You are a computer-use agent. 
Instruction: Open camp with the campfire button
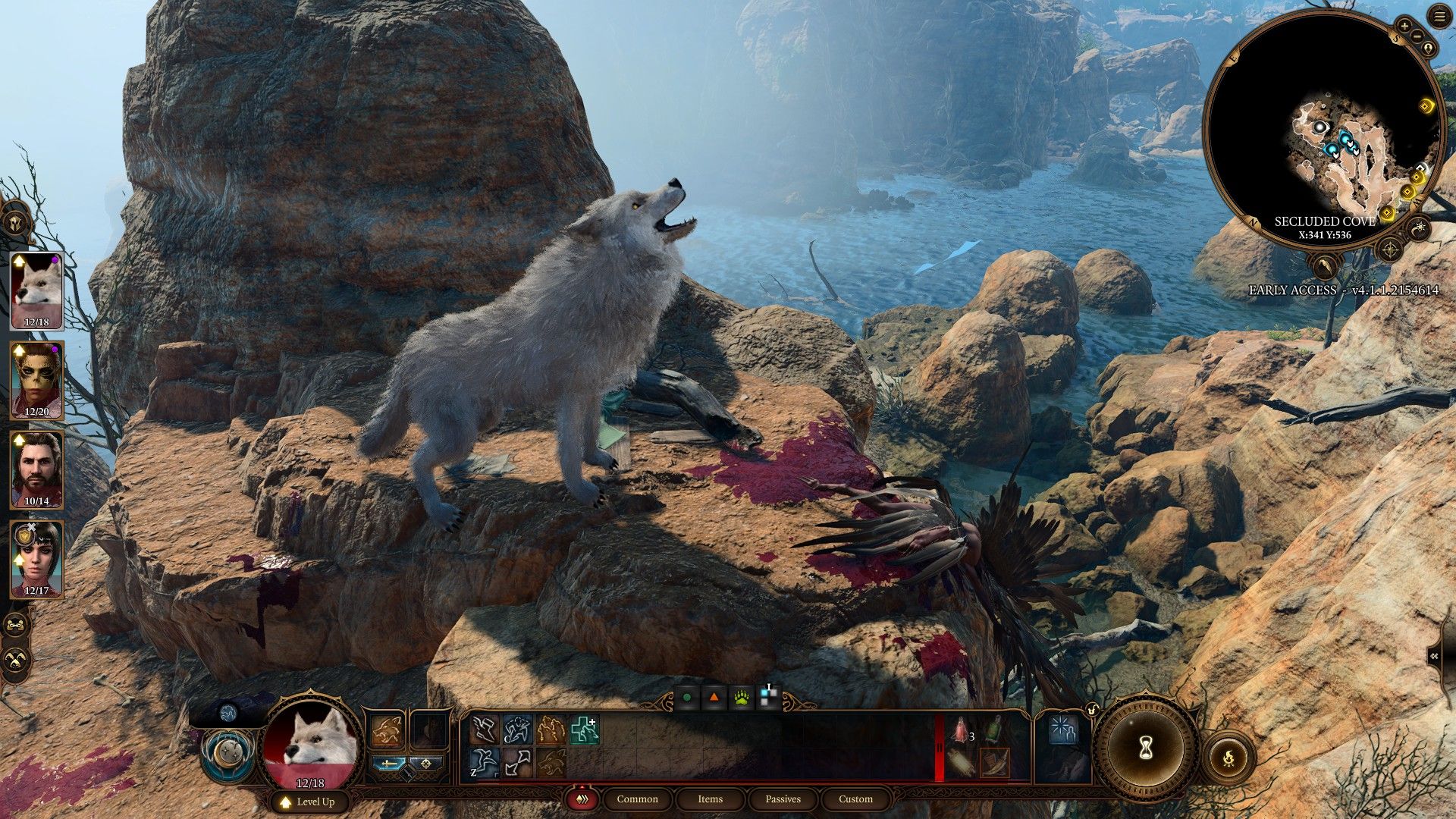(x=1228, y=756)
